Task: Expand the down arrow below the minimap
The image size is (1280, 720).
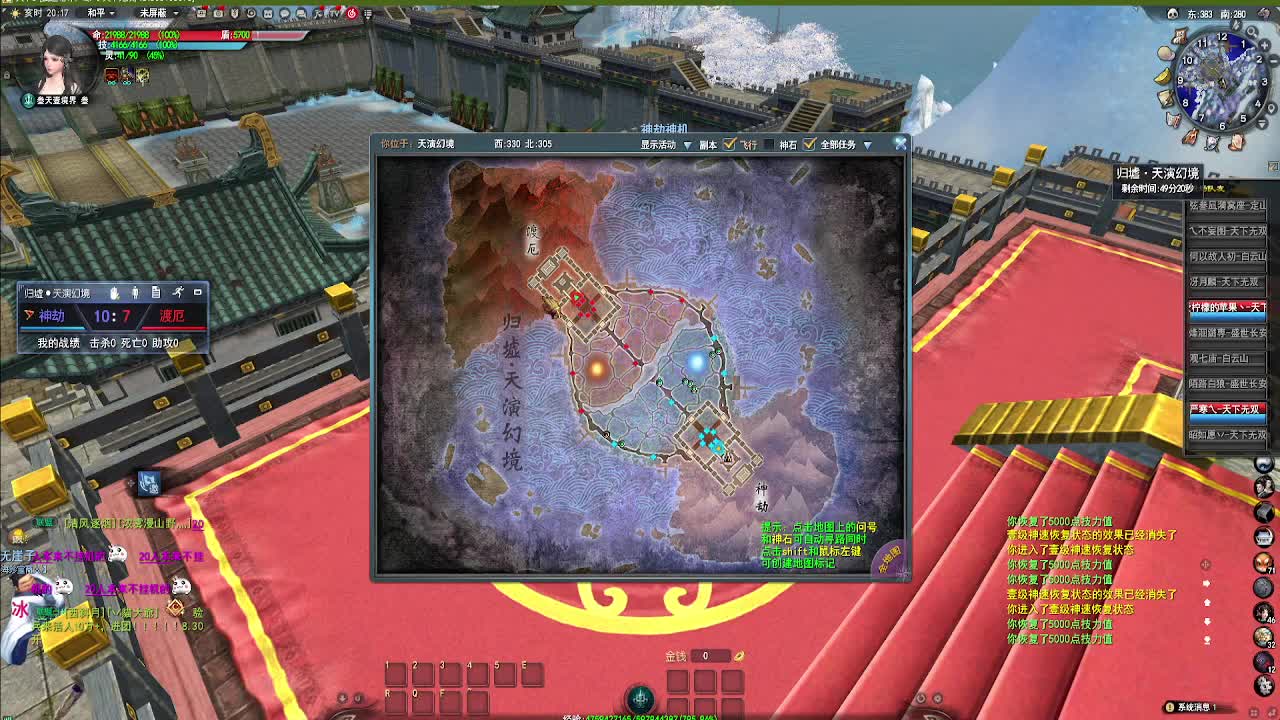Action: [1262, 122]
